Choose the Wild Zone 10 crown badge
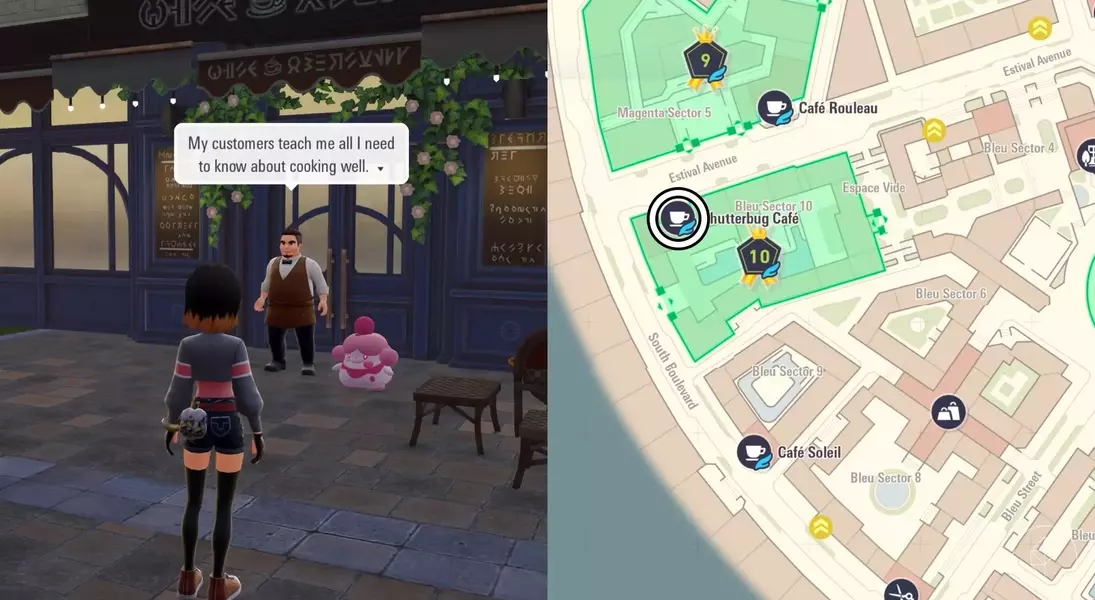Image resolution: width=1095 pixels, height=600 pixels. [759, 257]
